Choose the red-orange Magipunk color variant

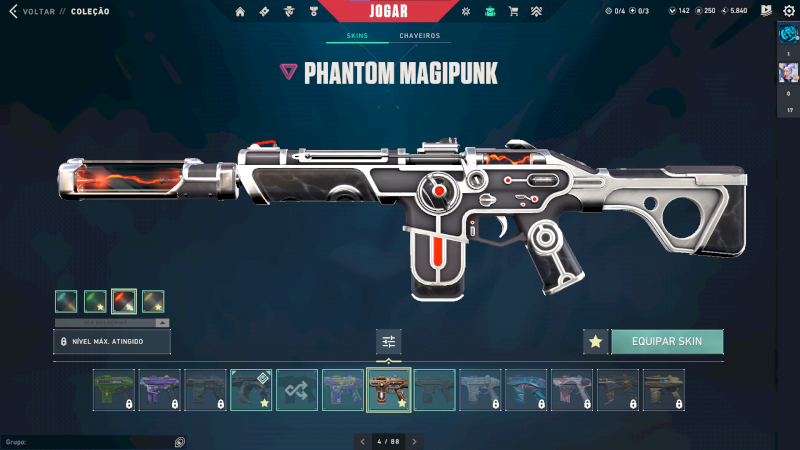pos(124,301)
